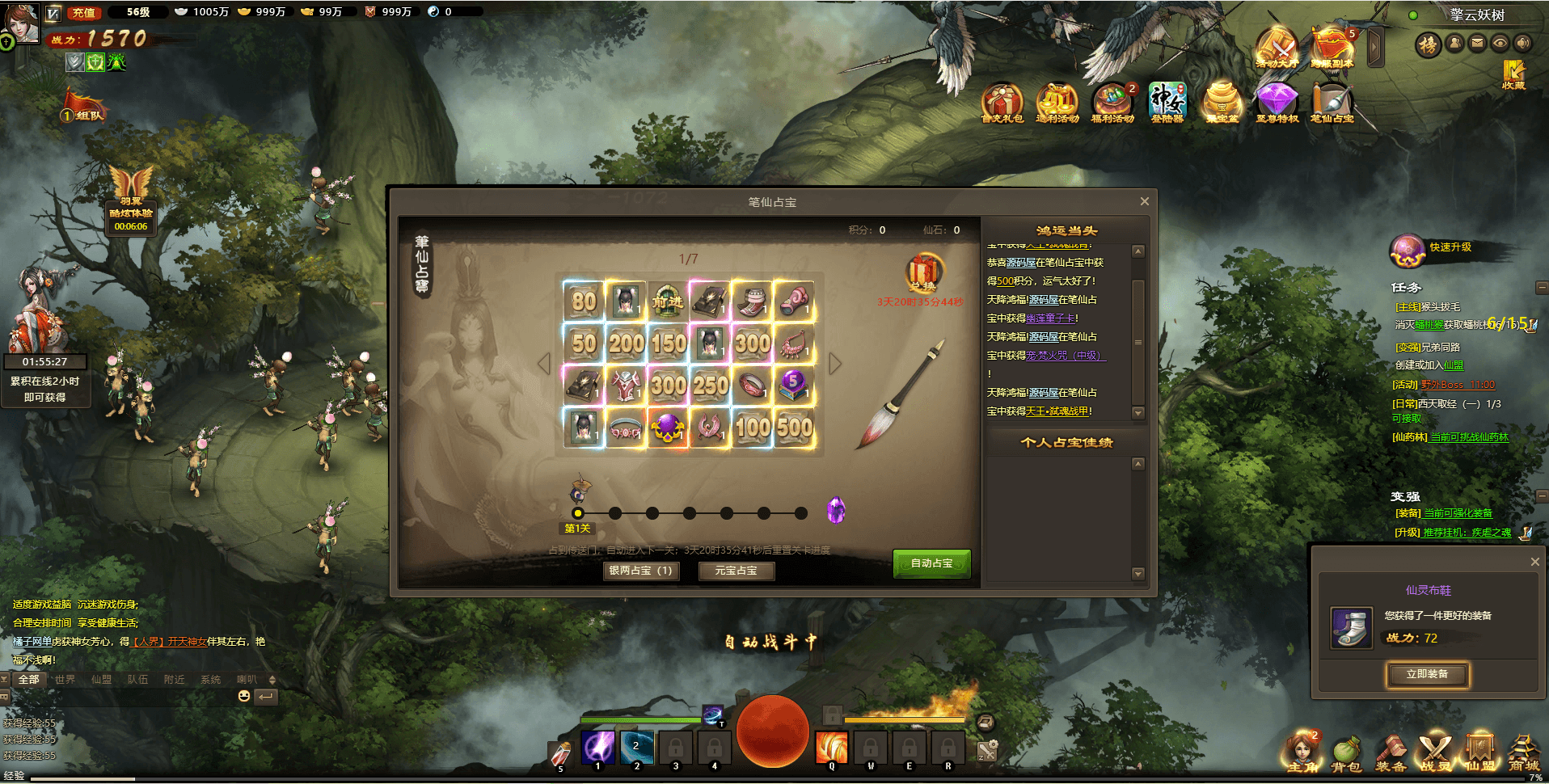Image resolution: width=1549 pixels, height=784 pixels.
Task: Start 自动占宝 auto divination
Action: click(931, 563)
